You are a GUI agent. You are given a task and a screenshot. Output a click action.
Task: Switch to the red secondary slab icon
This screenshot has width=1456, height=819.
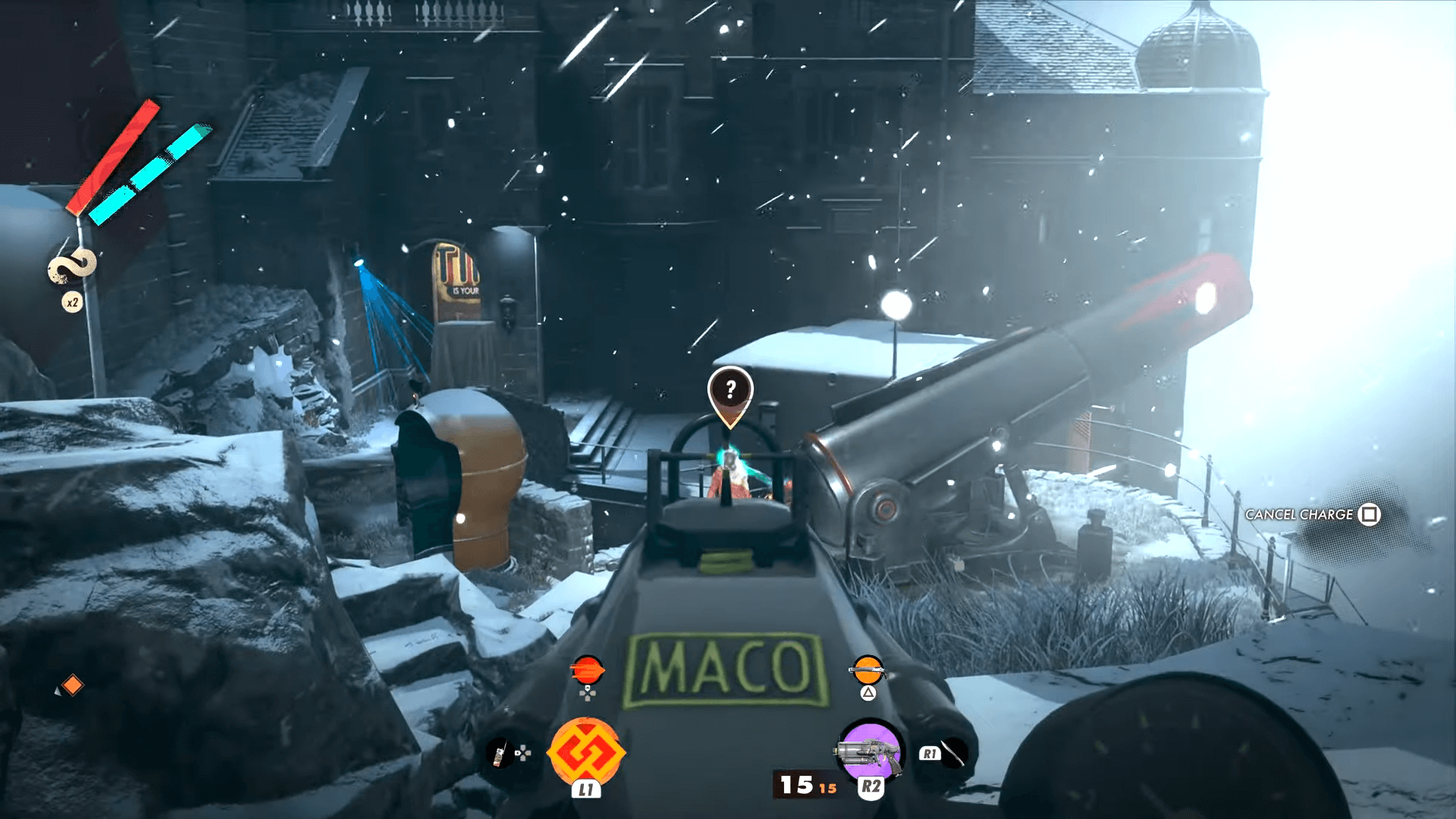tap(588, 670)
